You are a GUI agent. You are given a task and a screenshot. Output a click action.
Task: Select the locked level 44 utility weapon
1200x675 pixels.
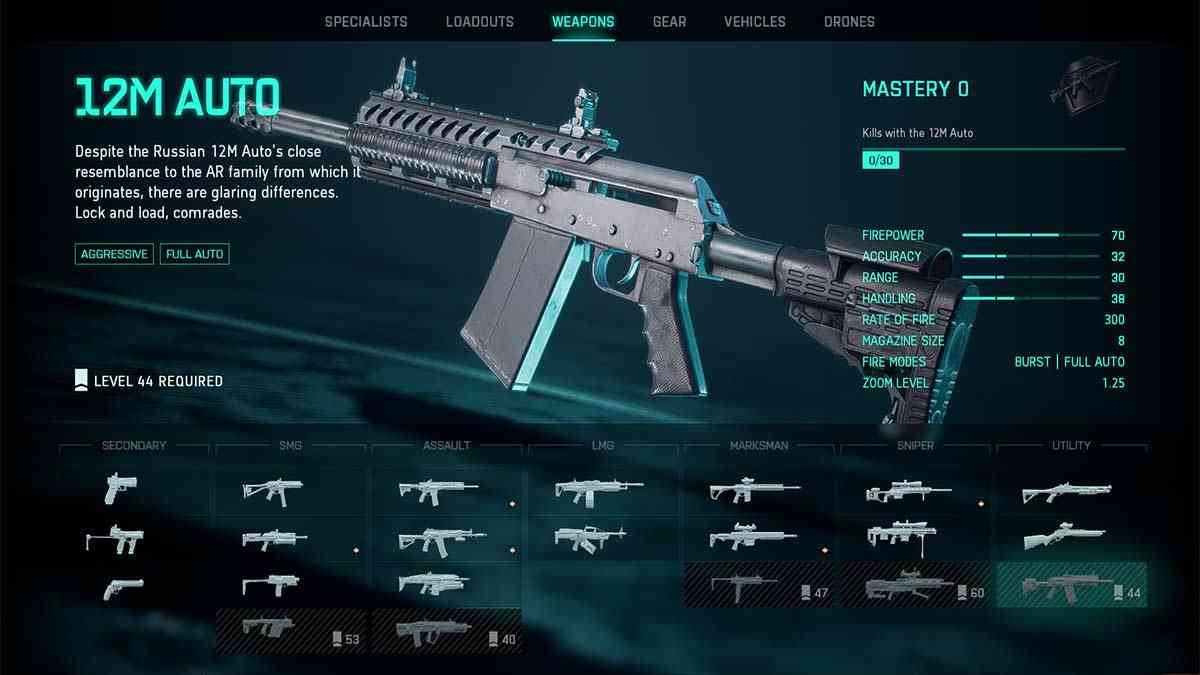[1071, 585]
